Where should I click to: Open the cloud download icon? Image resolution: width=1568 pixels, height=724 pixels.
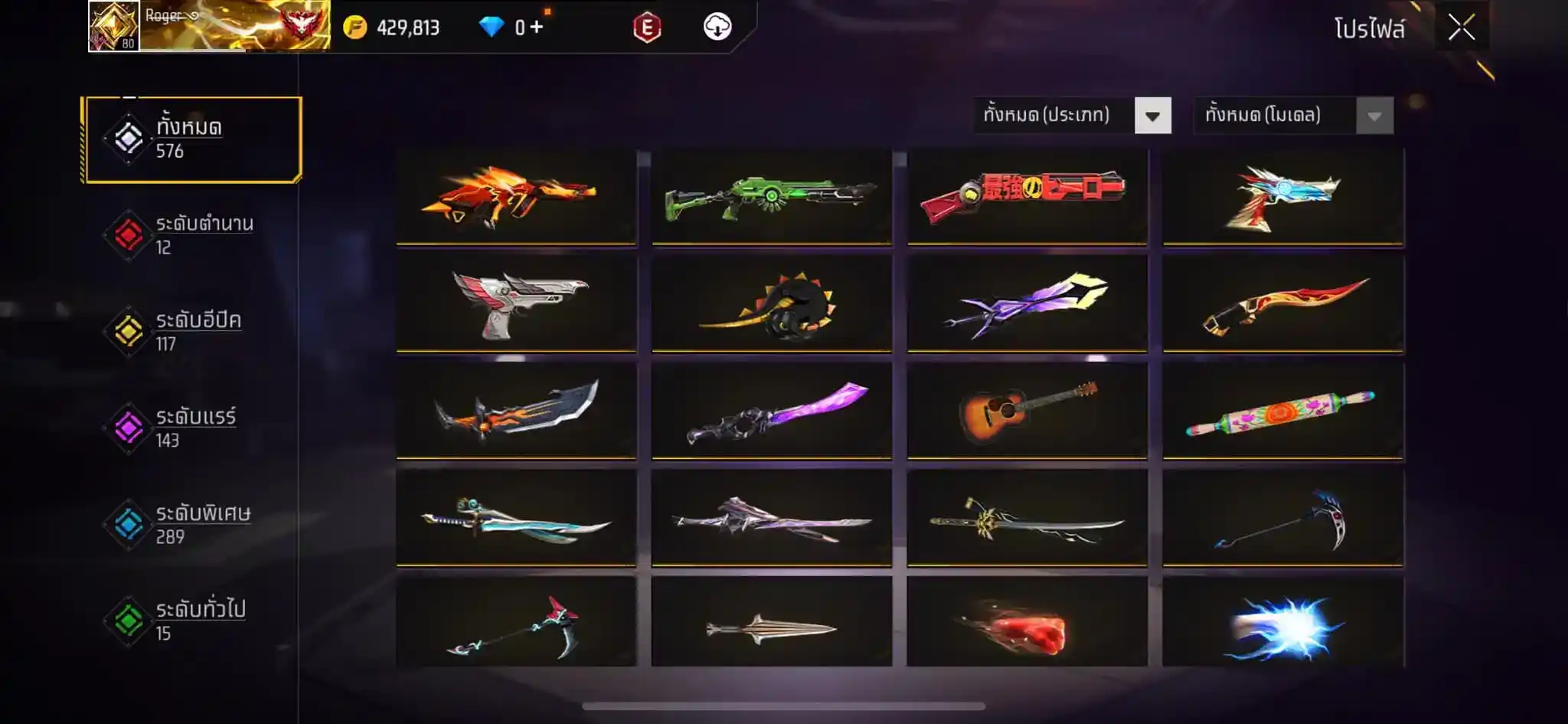(x=717, y=28)
